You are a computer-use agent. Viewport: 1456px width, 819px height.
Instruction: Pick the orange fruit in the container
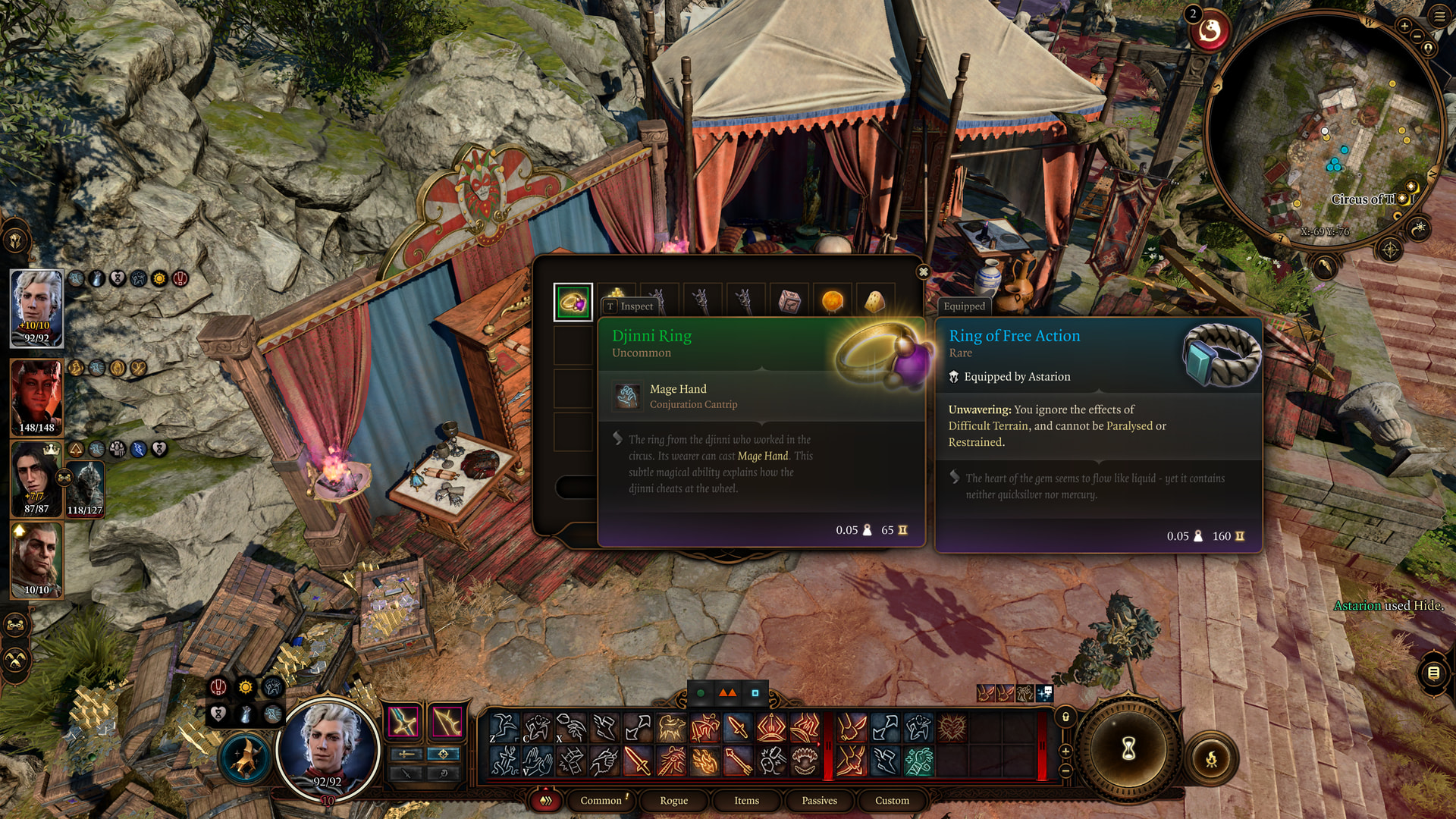tap(832, 301)
